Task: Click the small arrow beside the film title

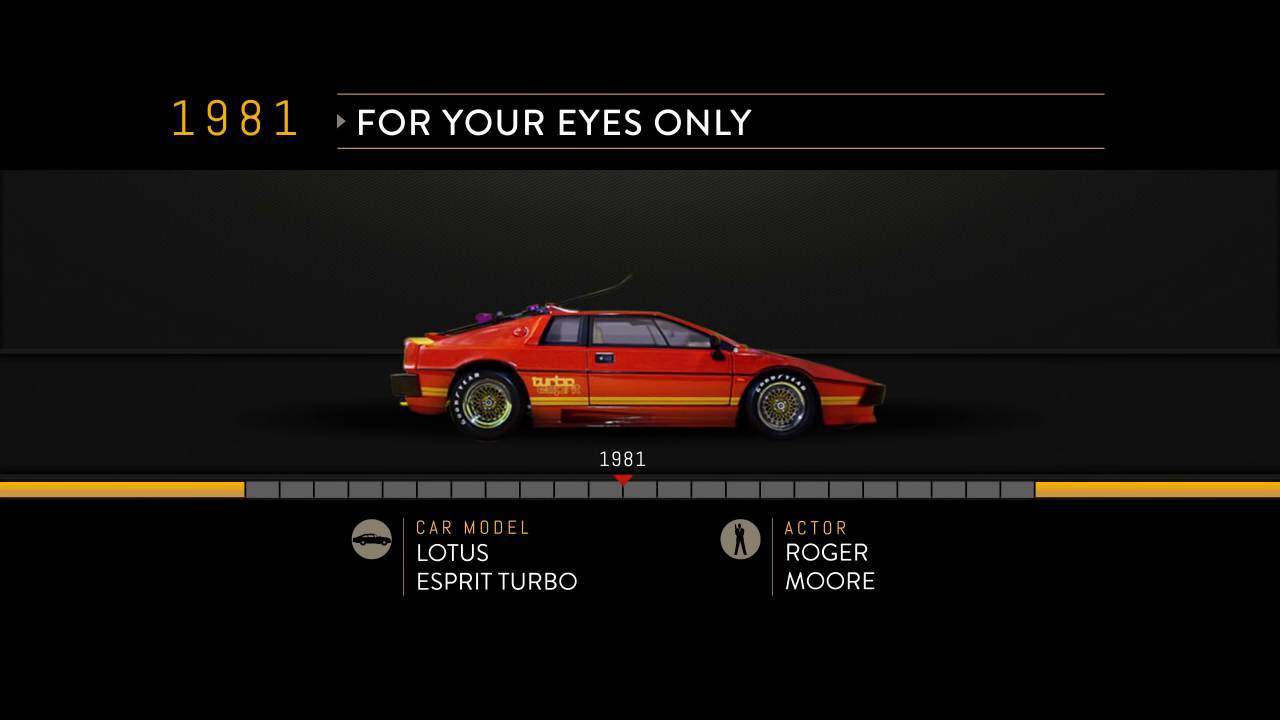Action: (342, 122)
